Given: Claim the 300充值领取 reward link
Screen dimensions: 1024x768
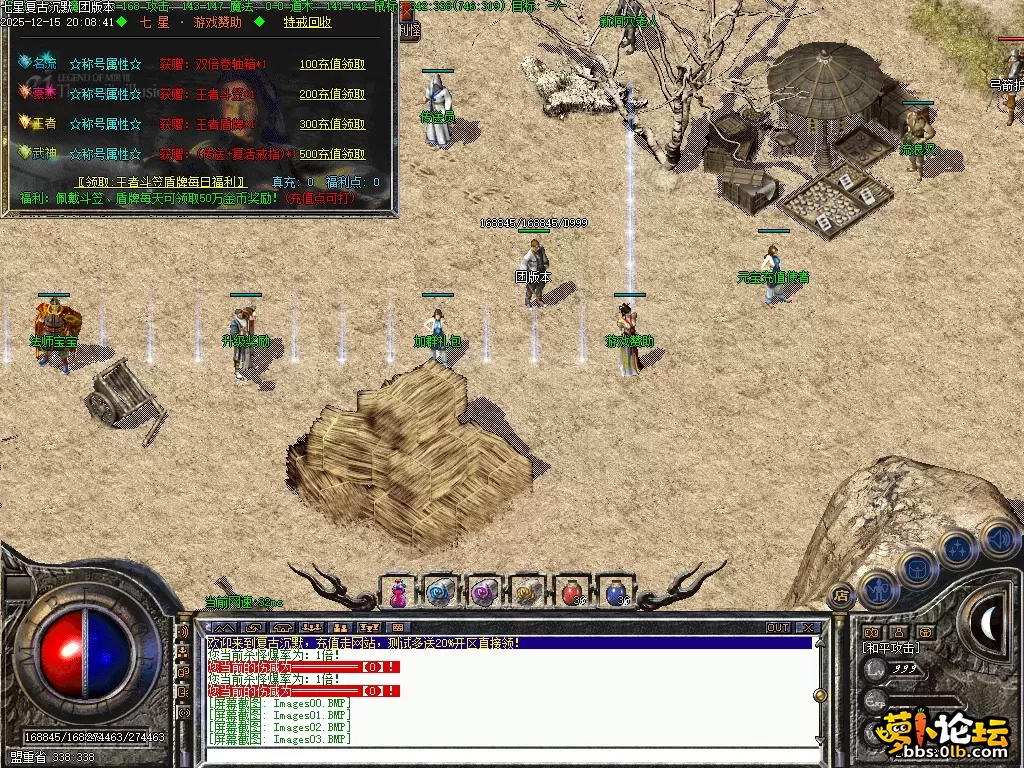Looking at the screenshot, I should (x=332, y=125).
